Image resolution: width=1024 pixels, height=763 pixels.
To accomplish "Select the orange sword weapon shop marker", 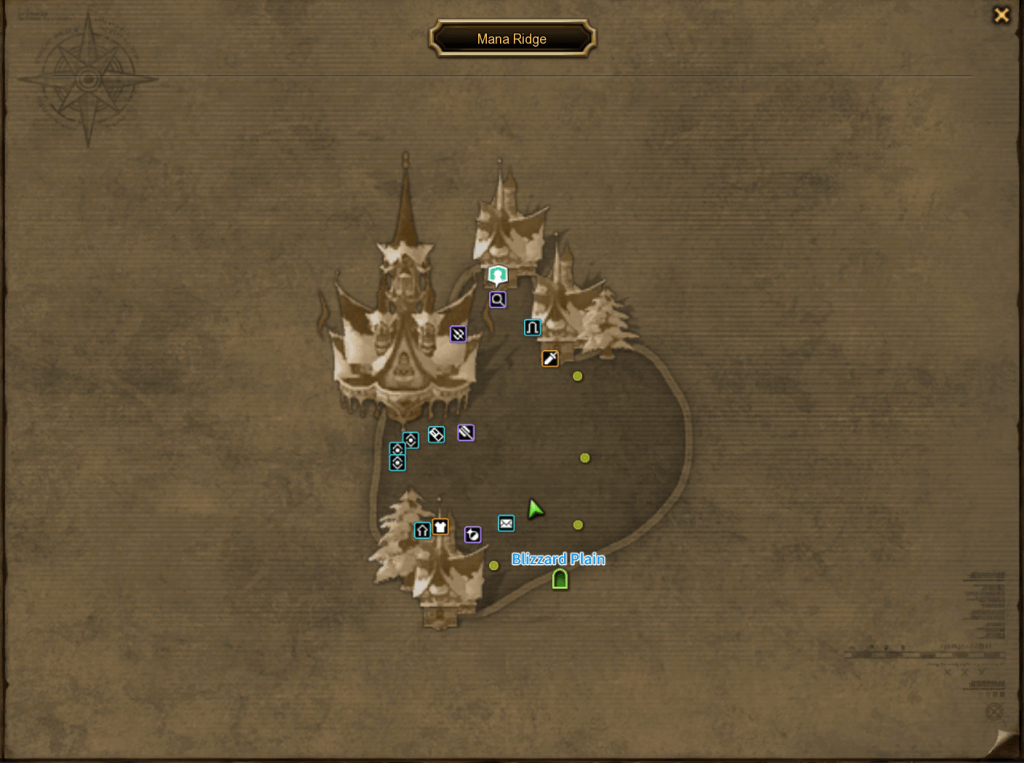I will point(550,358).
